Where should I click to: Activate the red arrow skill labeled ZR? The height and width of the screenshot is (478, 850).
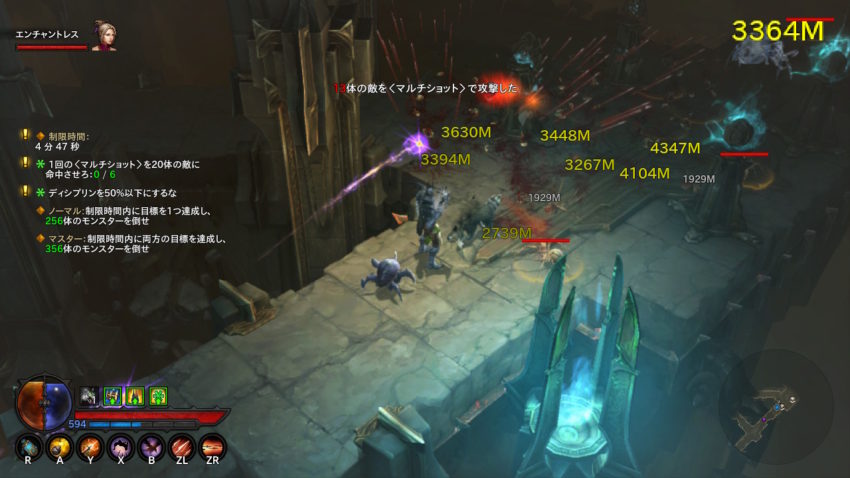tap(213, 445)
